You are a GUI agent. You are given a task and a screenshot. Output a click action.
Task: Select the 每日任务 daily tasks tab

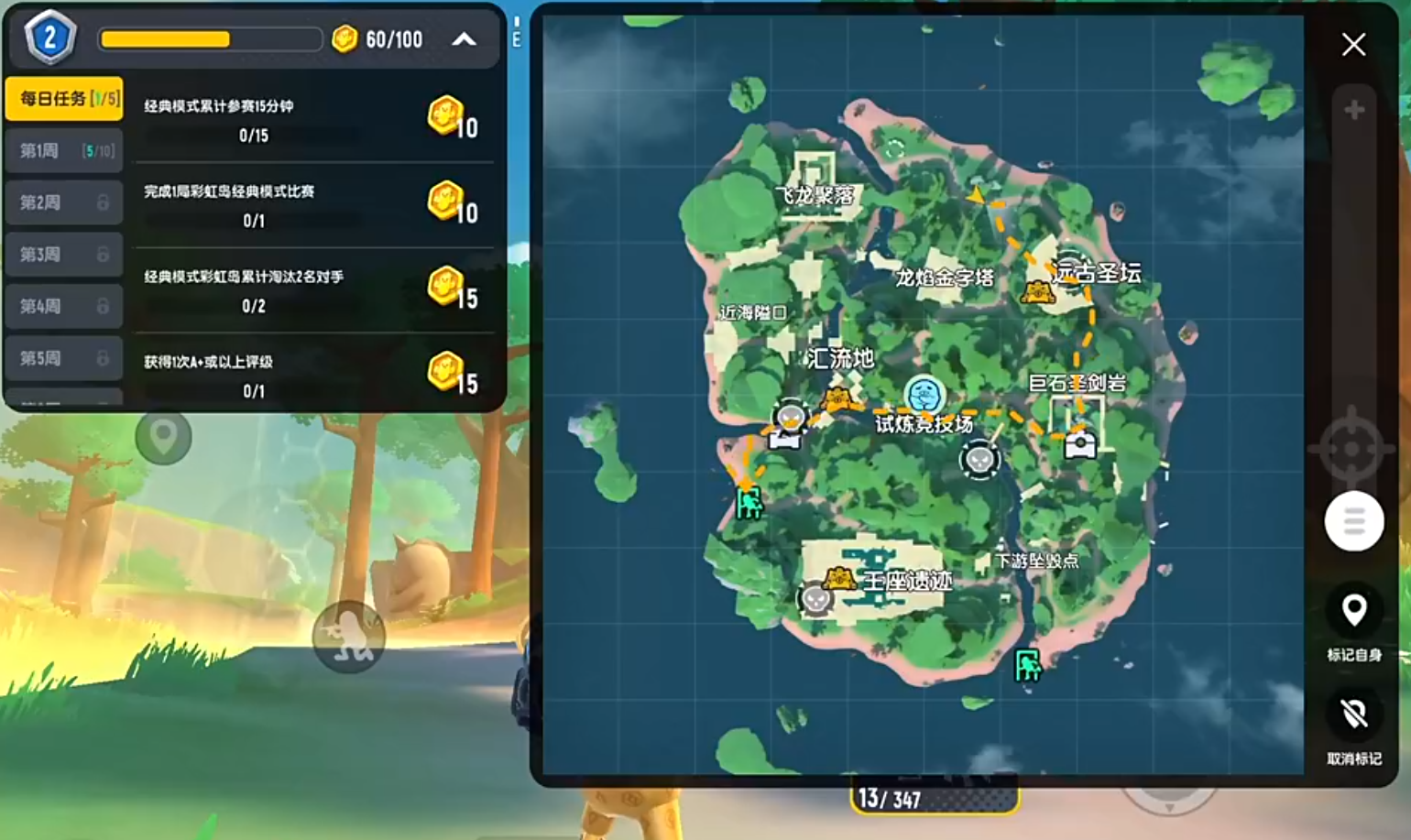coord(64,99)
